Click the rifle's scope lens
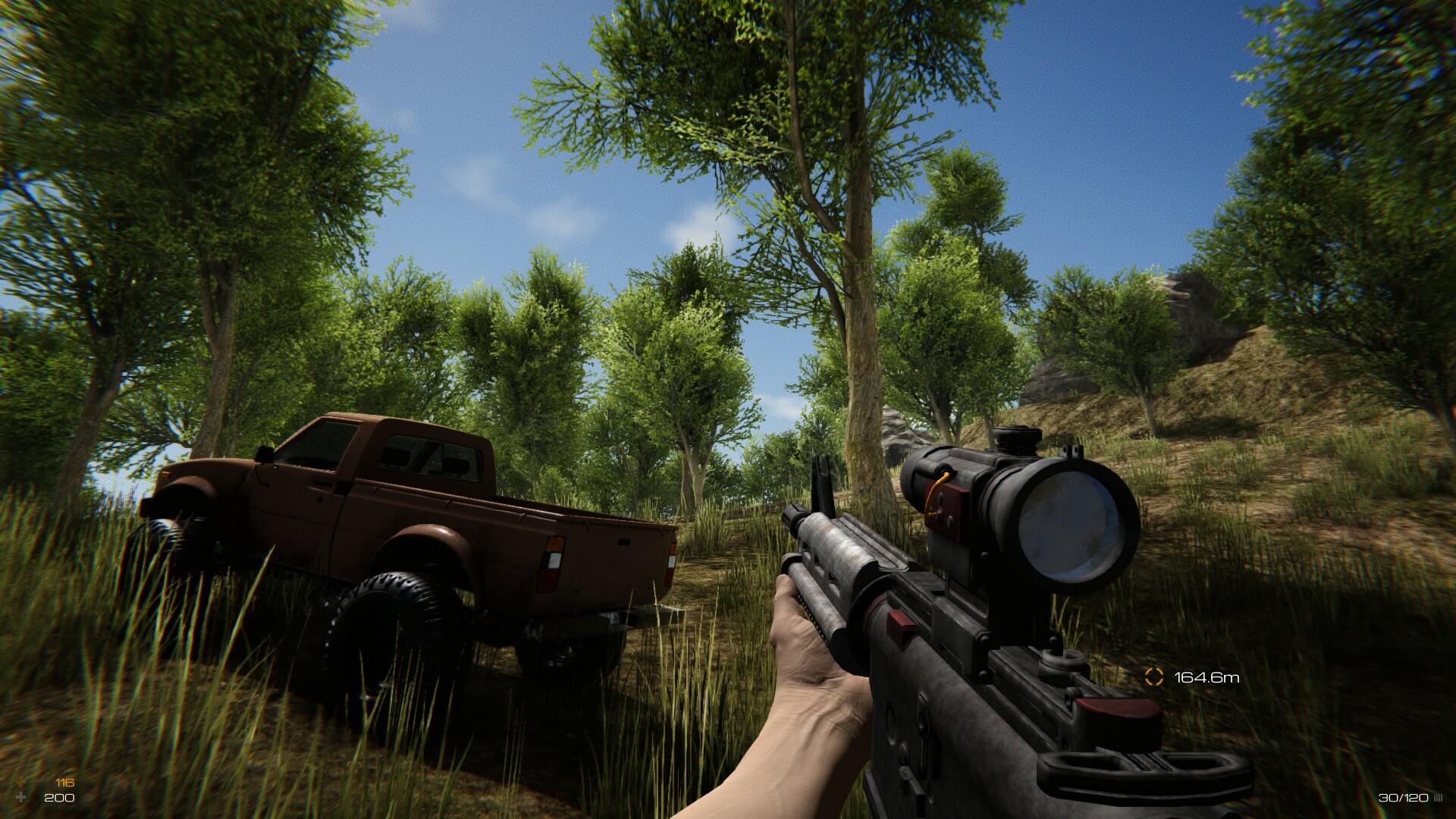 click(1068, 523)
